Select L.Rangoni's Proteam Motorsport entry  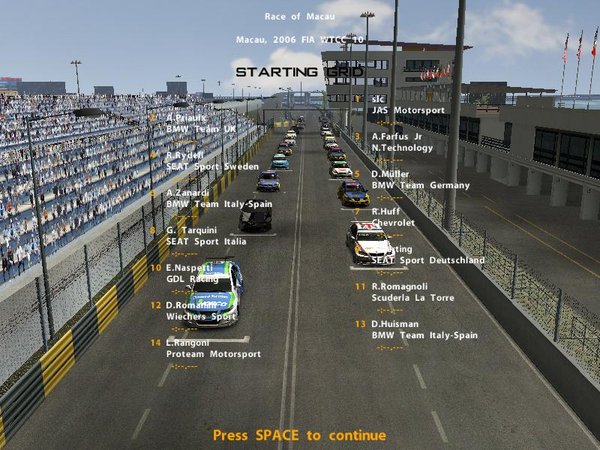(212, 348)
